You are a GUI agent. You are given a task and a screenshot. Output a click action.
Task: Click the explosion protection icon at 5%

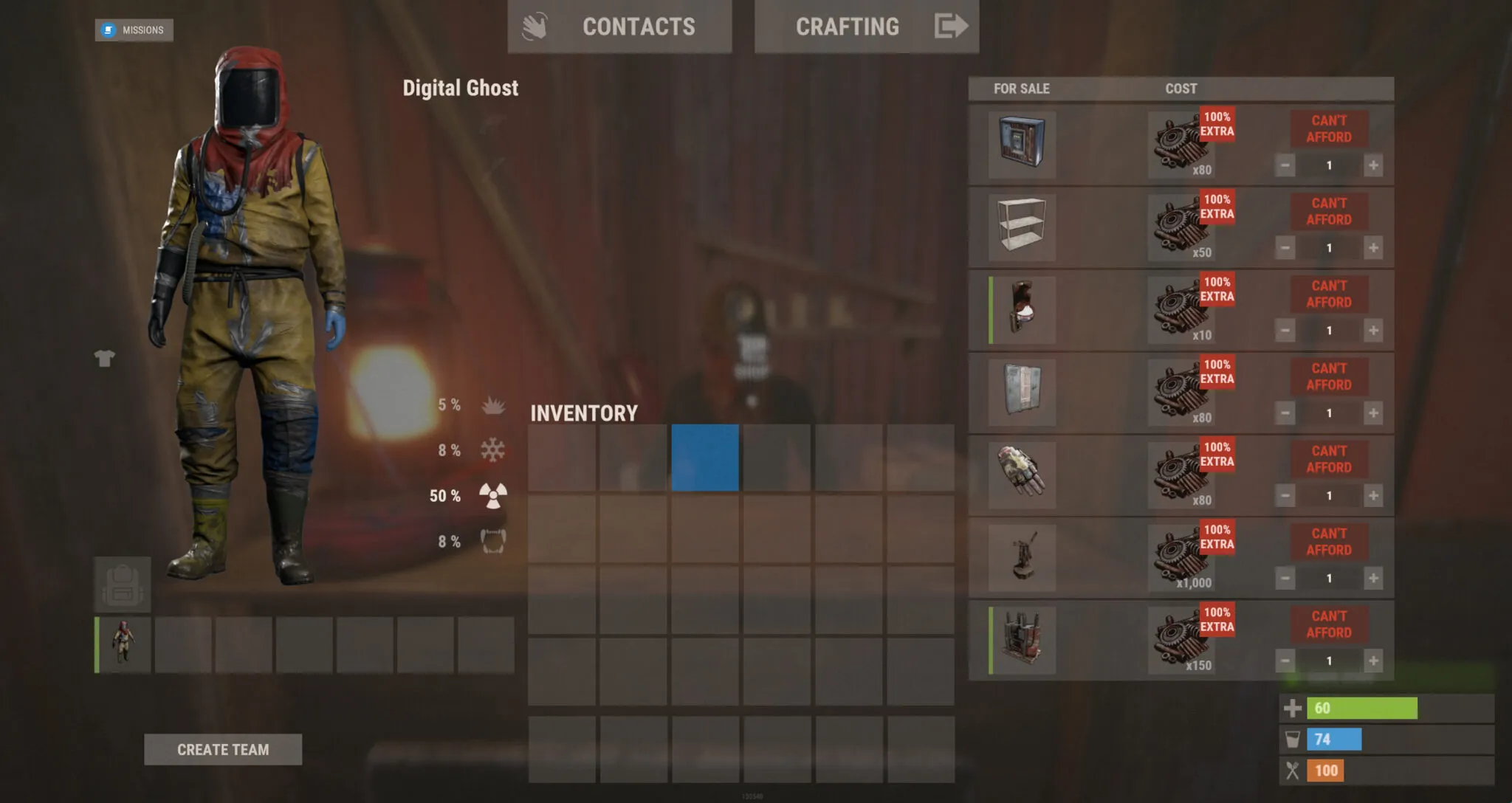click(493, 405)
